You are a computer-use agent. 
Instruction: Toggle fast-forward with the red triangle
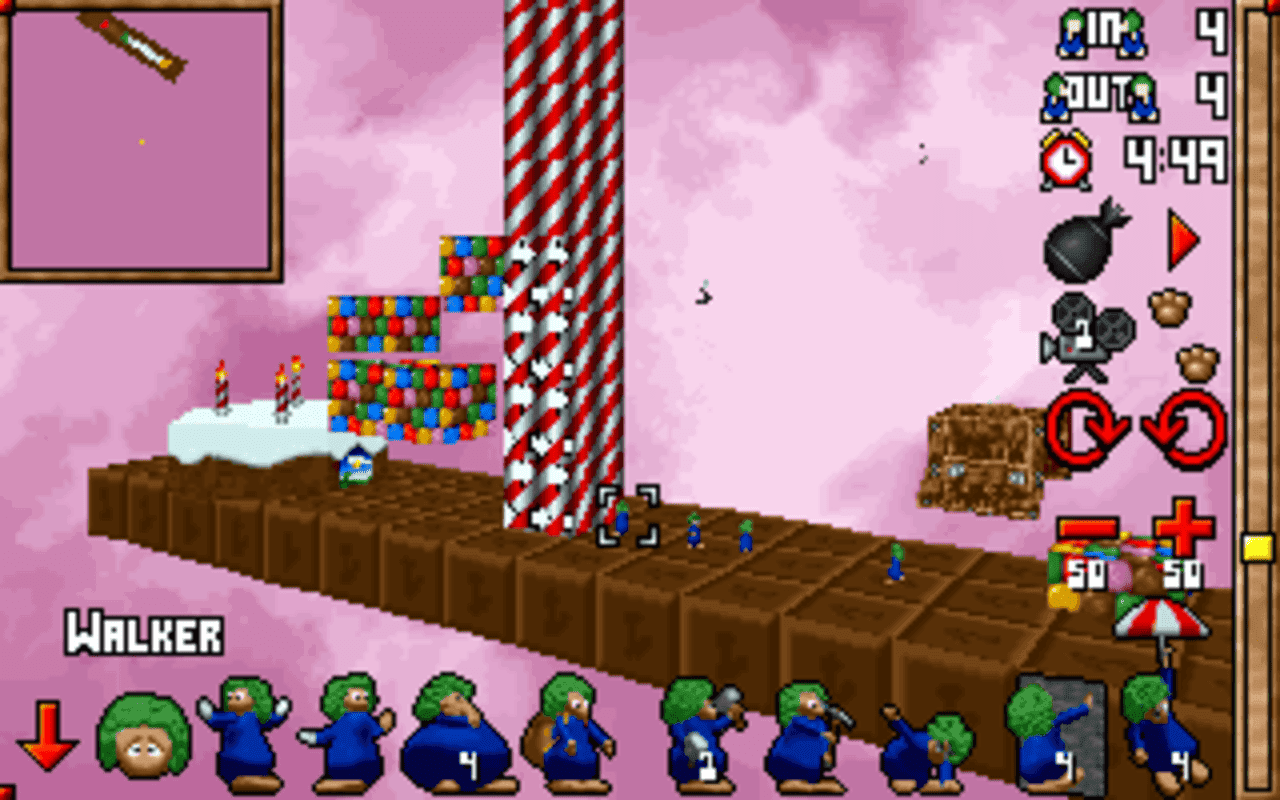[x=1180, y=240]
